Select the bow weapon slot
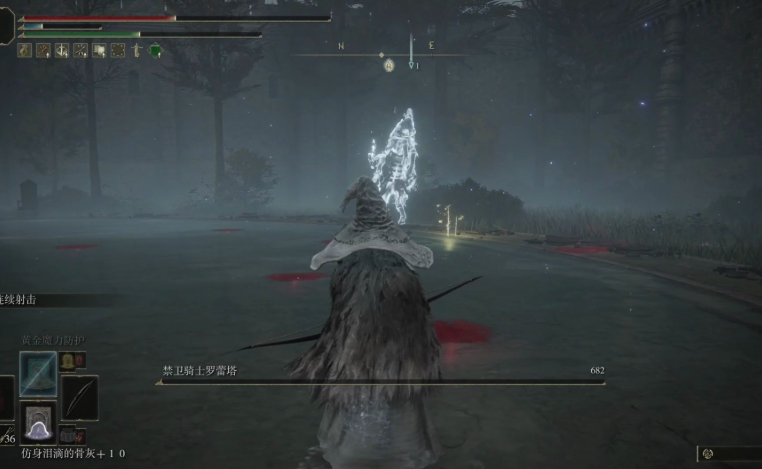762x469 pixels. click(x=79, y=396)
